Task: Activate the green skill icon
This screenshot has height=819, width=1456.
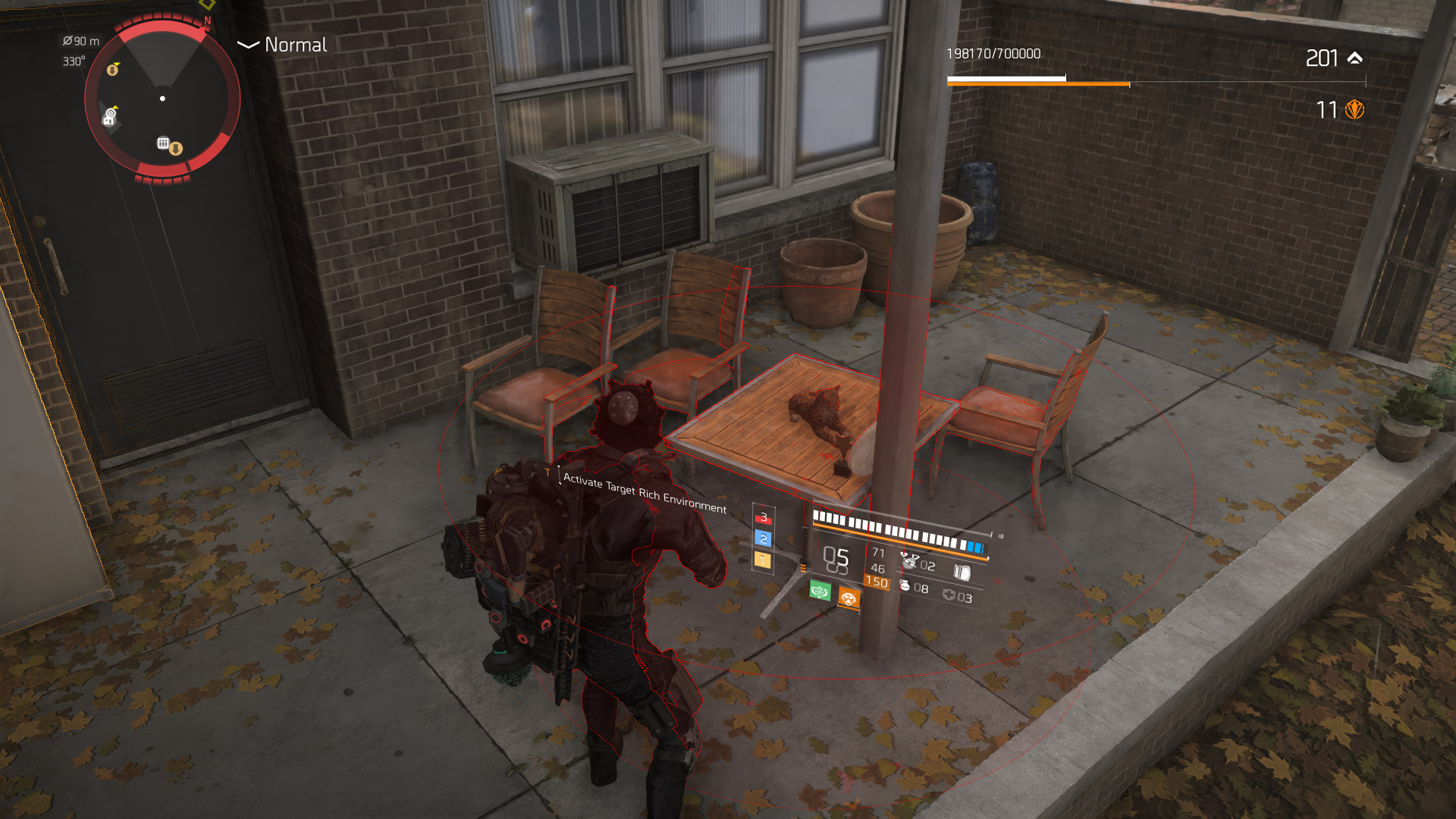Action: point(820,590)
